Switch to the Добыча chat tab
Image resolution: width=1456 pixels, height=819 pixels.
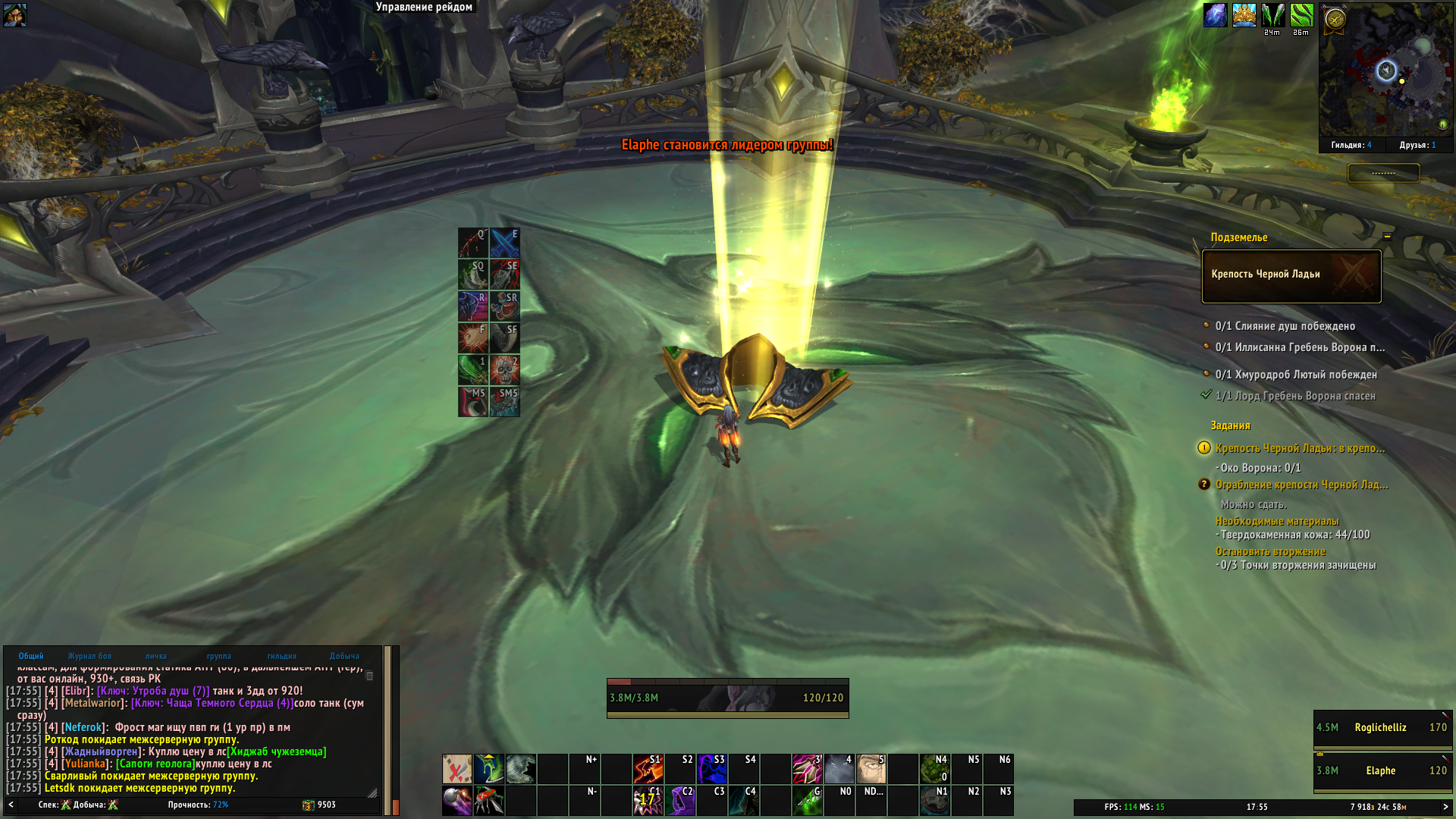coord(344,656)
